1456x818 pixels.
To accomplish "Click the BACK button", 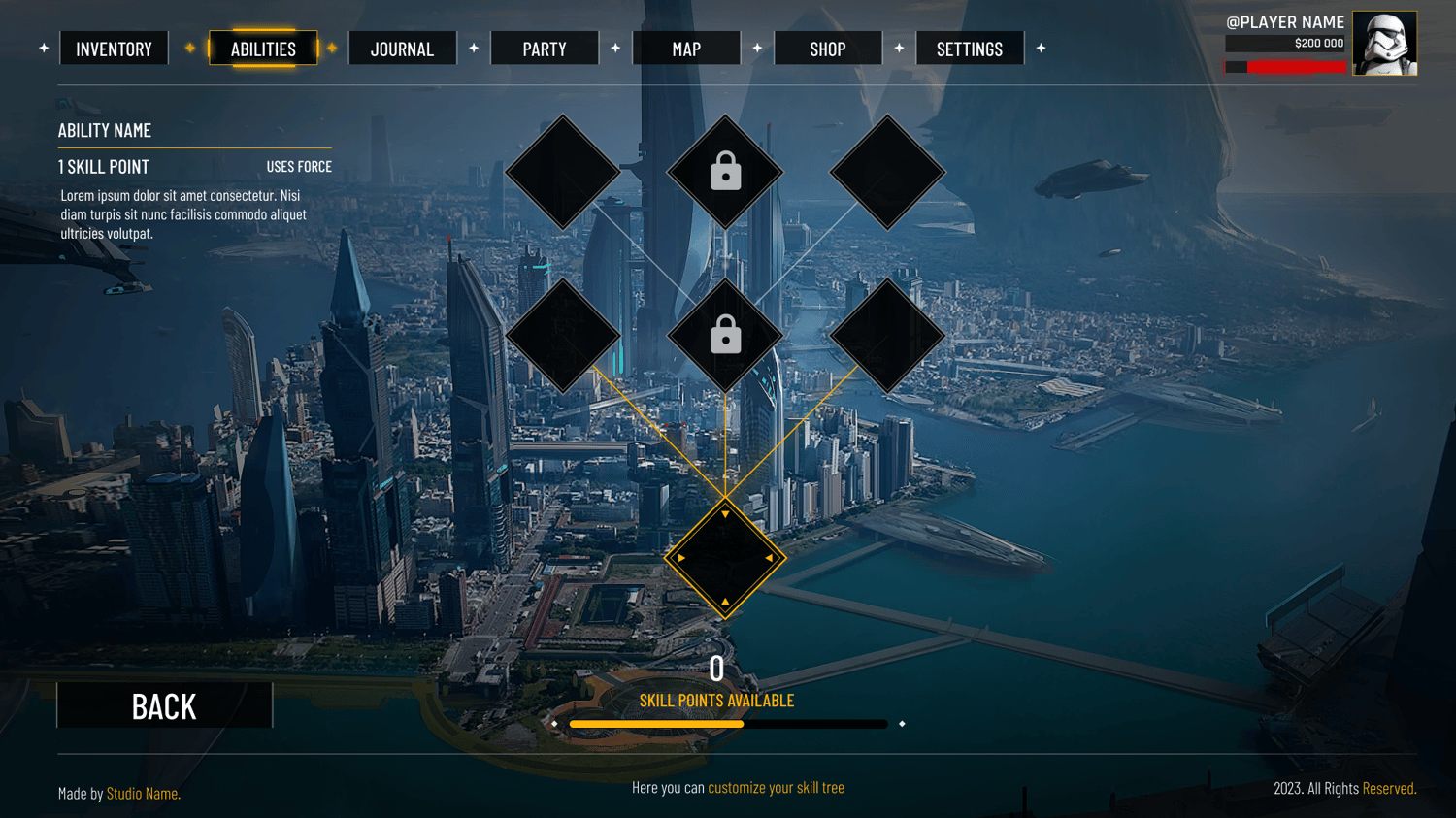I will [x=164, y=705].
